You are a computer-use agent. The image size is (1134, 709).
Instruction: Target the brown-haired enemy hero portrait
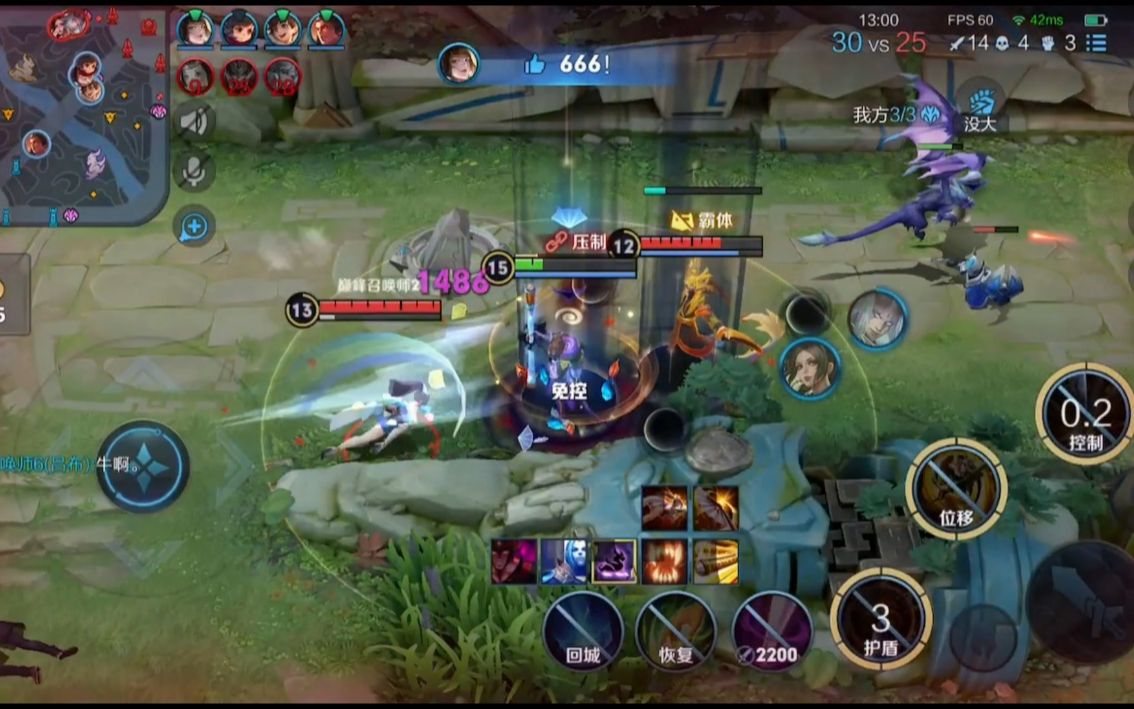809,368
